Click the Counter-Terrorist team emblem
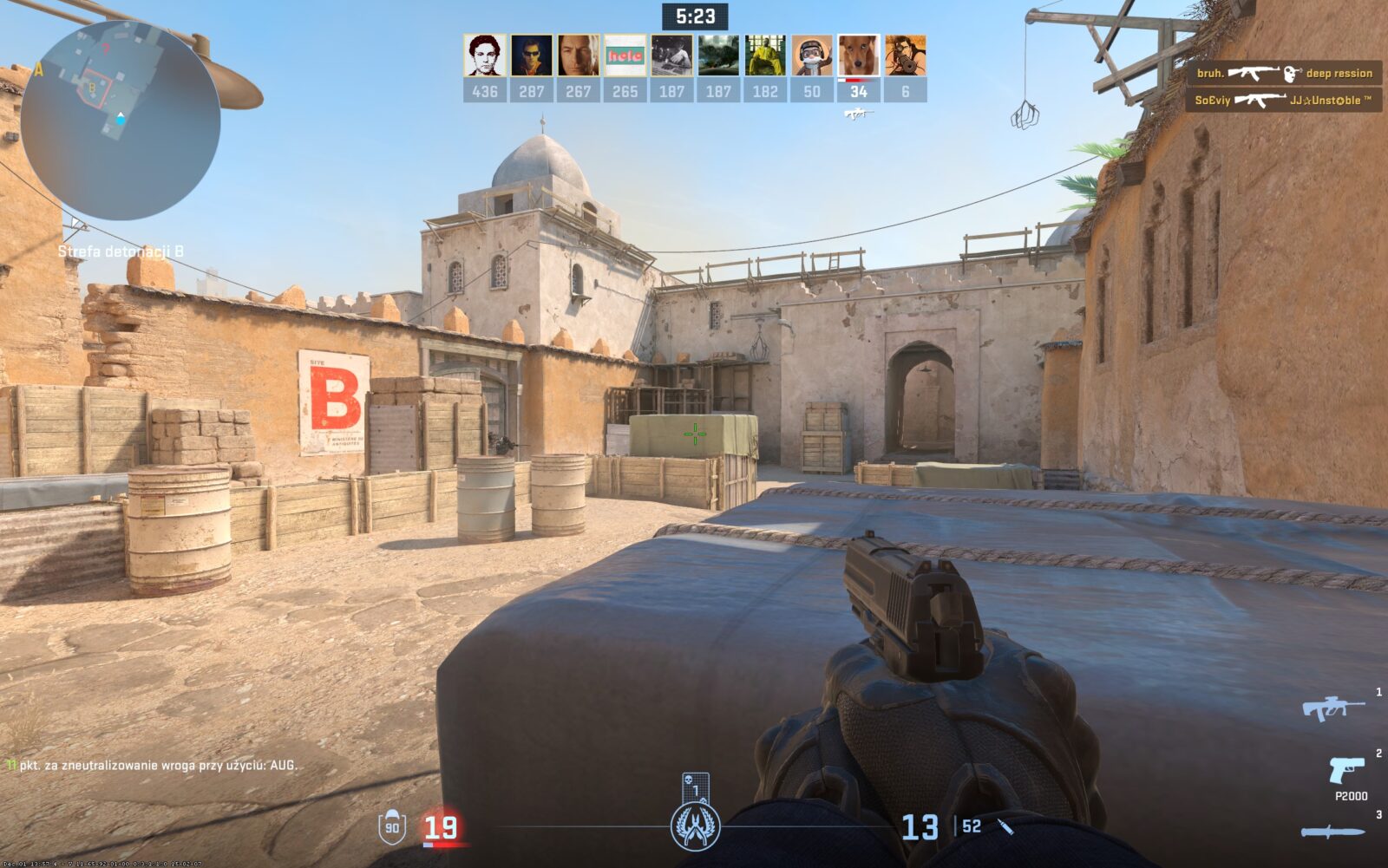The width and height of the screenshot is (1388, 868). 695,825
